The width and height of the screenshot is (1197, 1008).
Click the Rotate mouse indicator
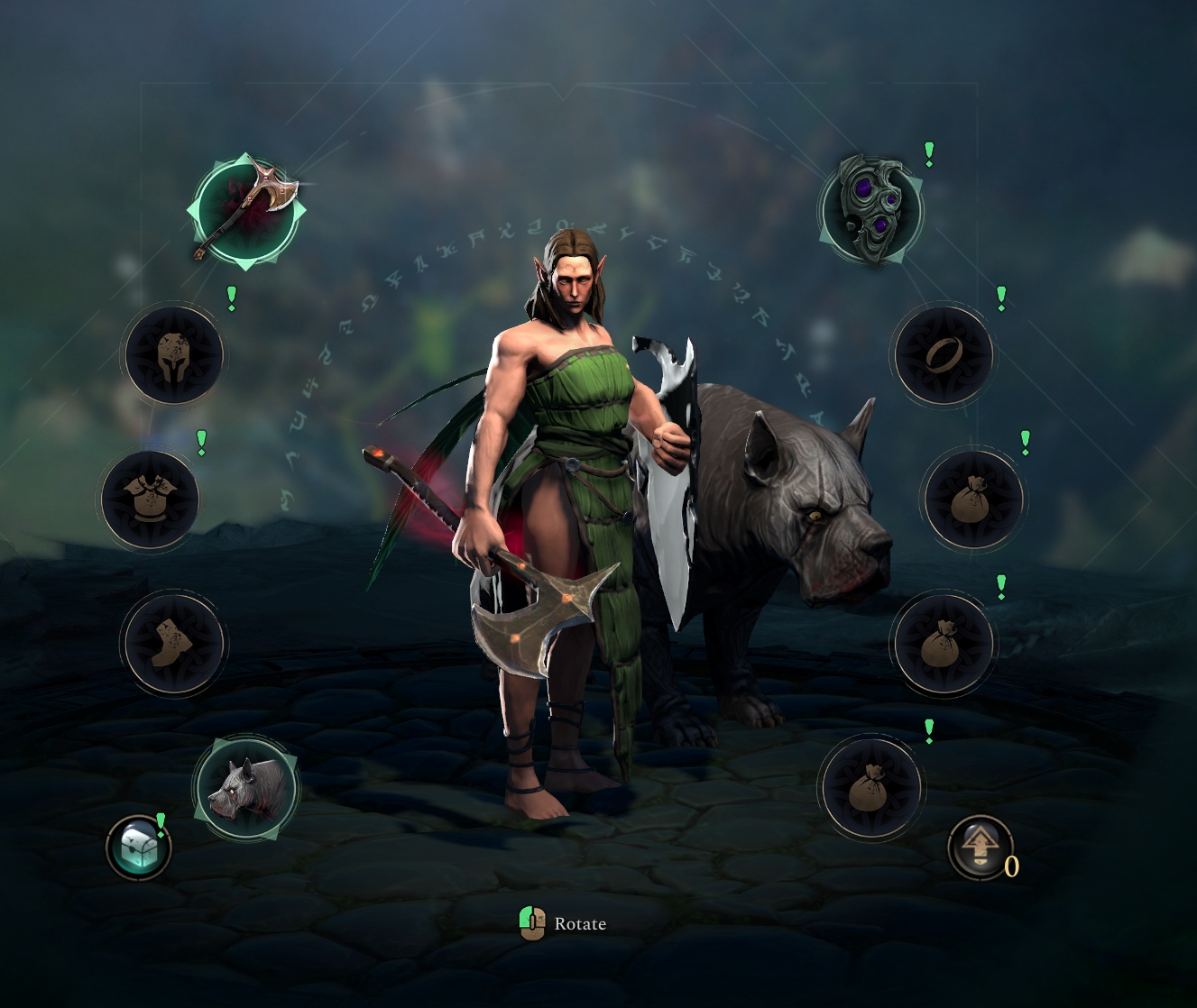point(533,922)
